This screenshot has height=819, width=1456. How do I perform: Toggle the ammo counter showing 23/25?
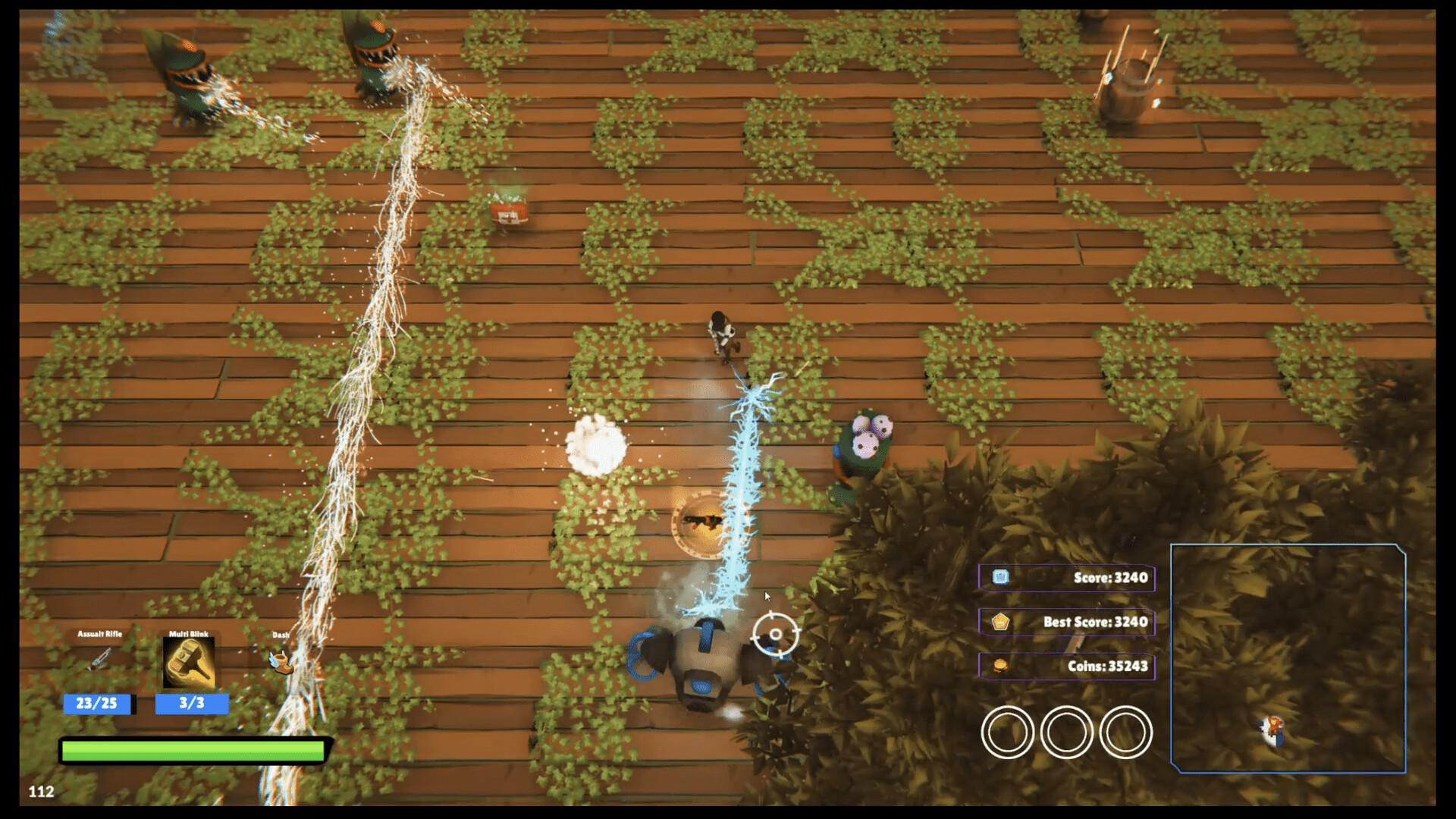pyautogui.click(x=97, y=704)
